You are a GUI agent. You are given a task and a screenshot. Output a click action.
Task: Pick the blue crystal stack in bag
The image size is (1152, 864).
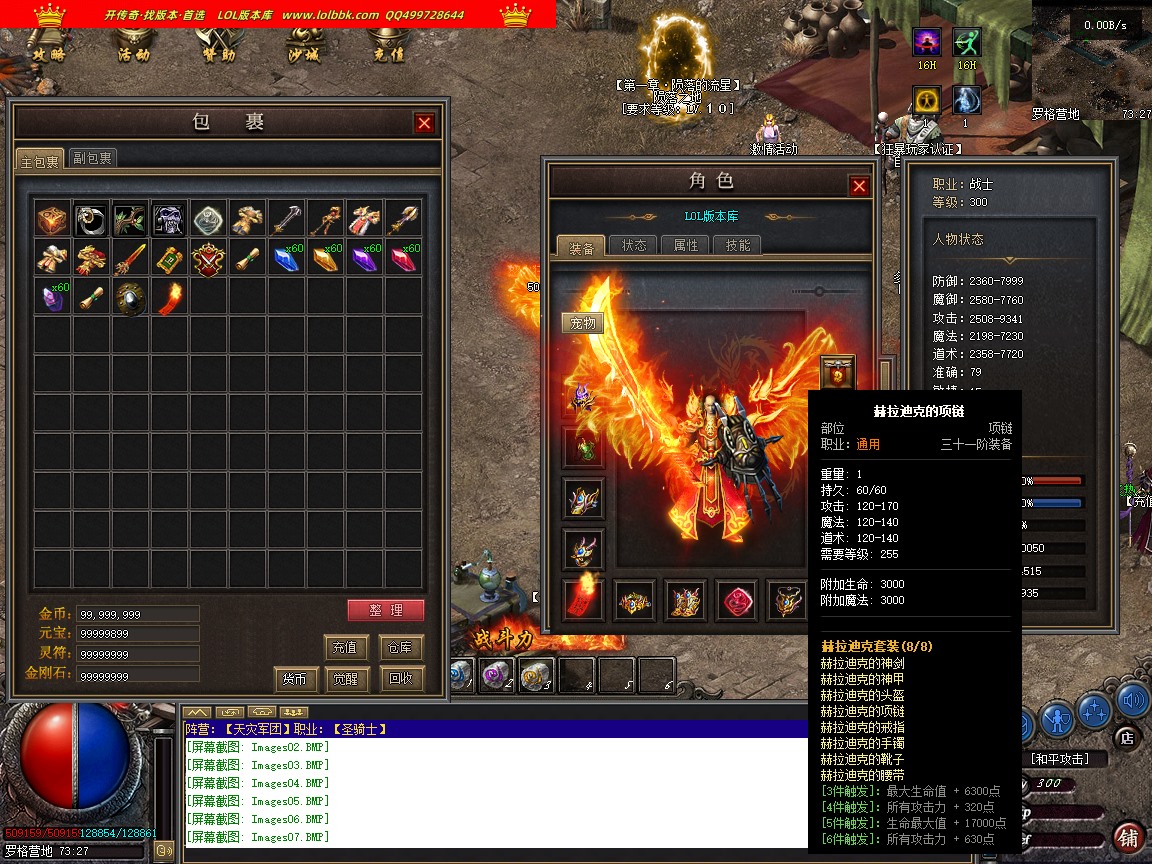point(287,259)
